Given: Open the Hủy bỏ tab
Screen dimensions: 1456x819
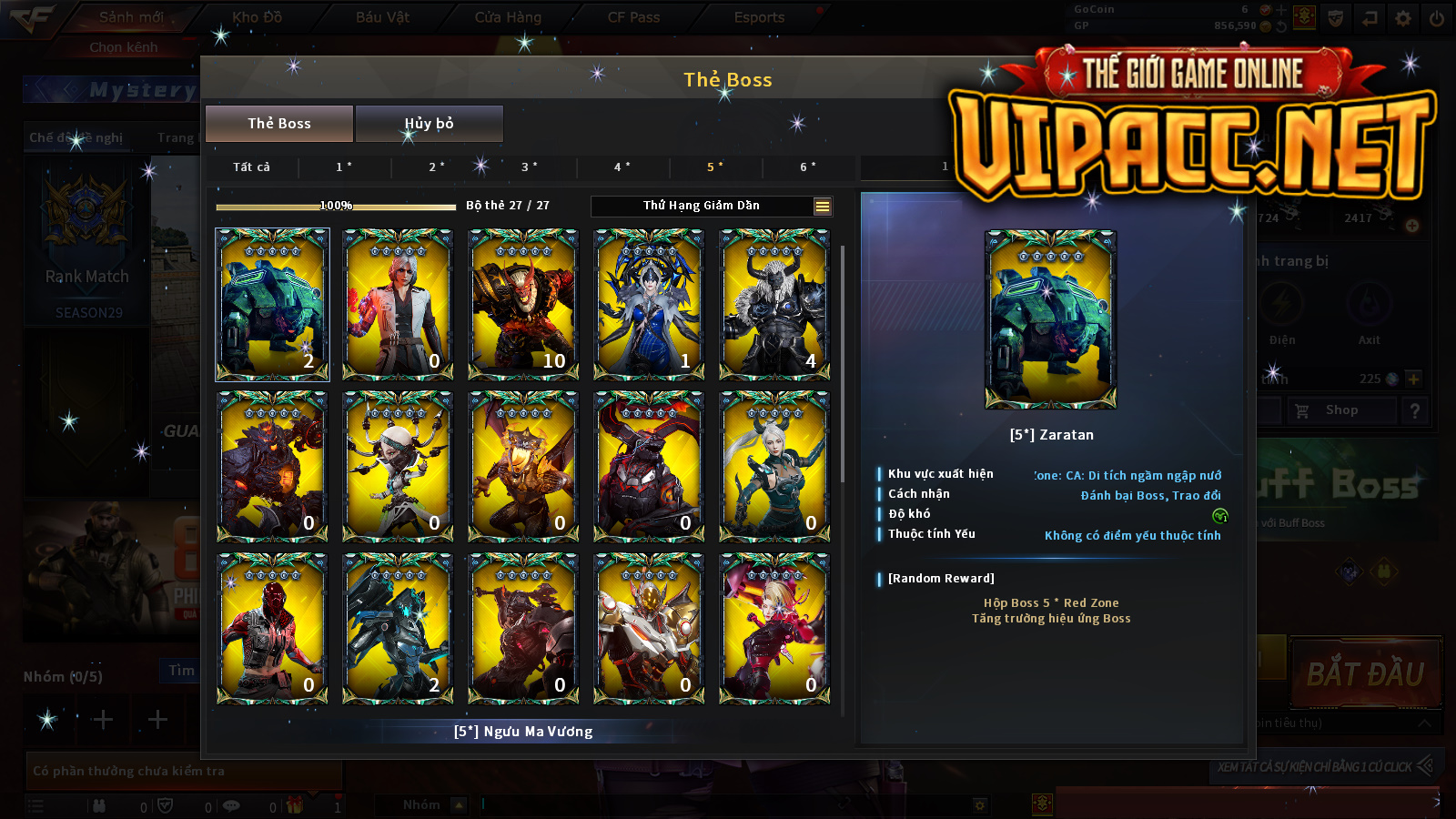Looking at the screenshot, I should (x=429, y=124).
